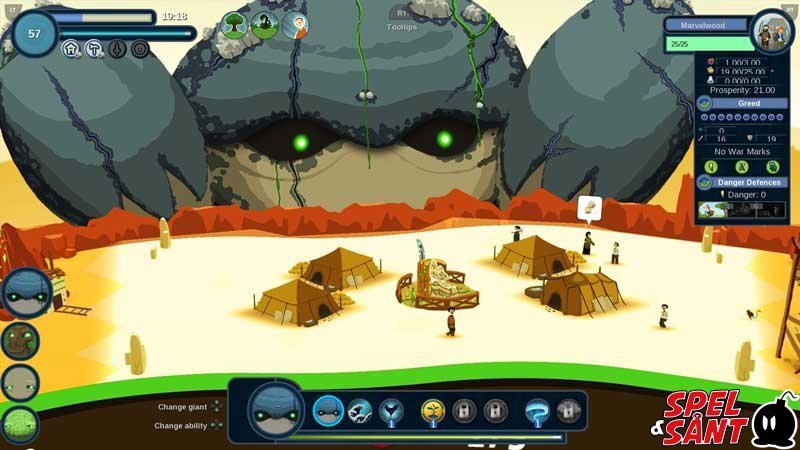Click the hammer icon button under the timer
The image size is (800, 450).
94,48
